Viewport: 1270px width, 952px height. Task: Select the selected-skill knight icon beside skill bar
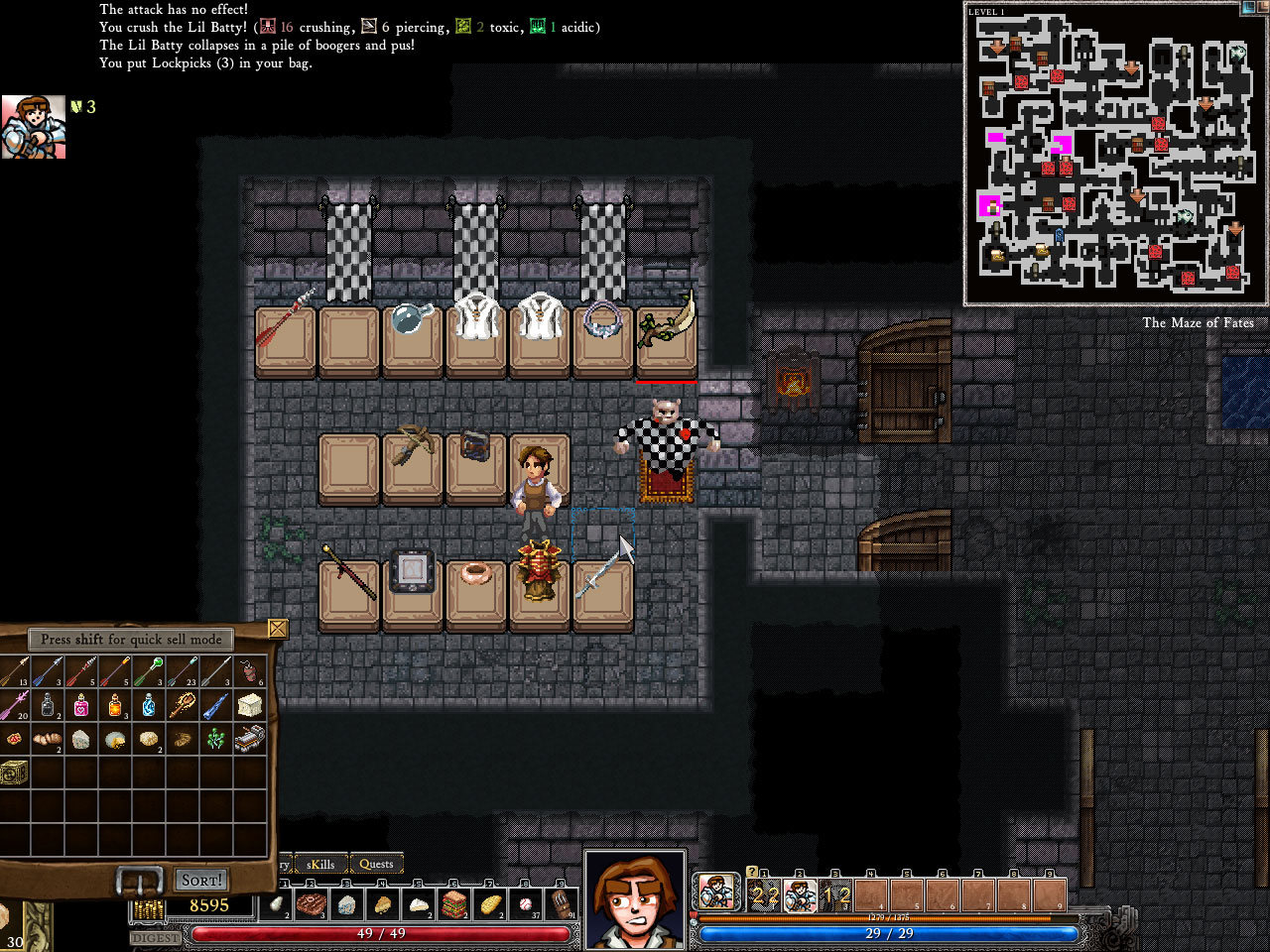pos(715,892)
